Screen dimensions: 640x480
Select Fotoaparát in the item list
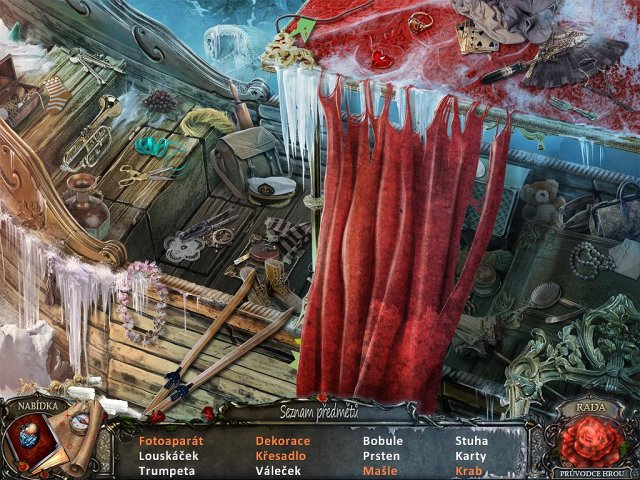[171, 441]
